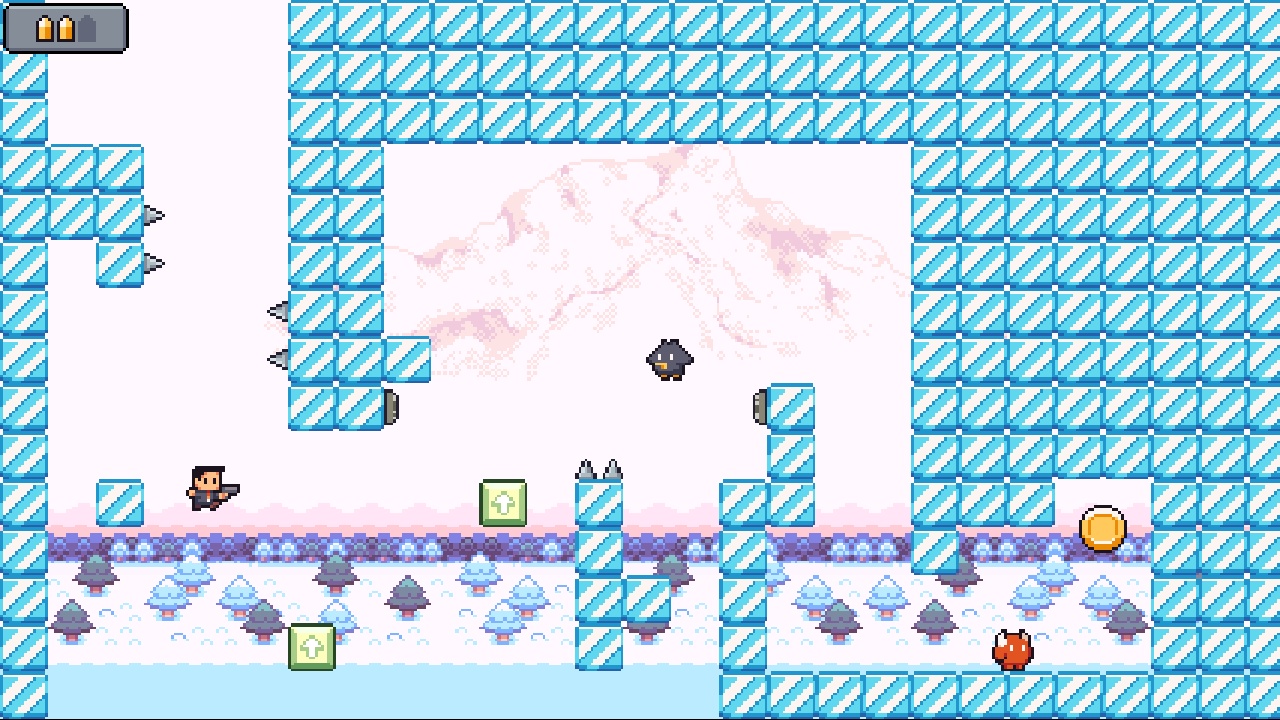
Task: Click the empty ammo slot icon
Action: tap(88, 28)
